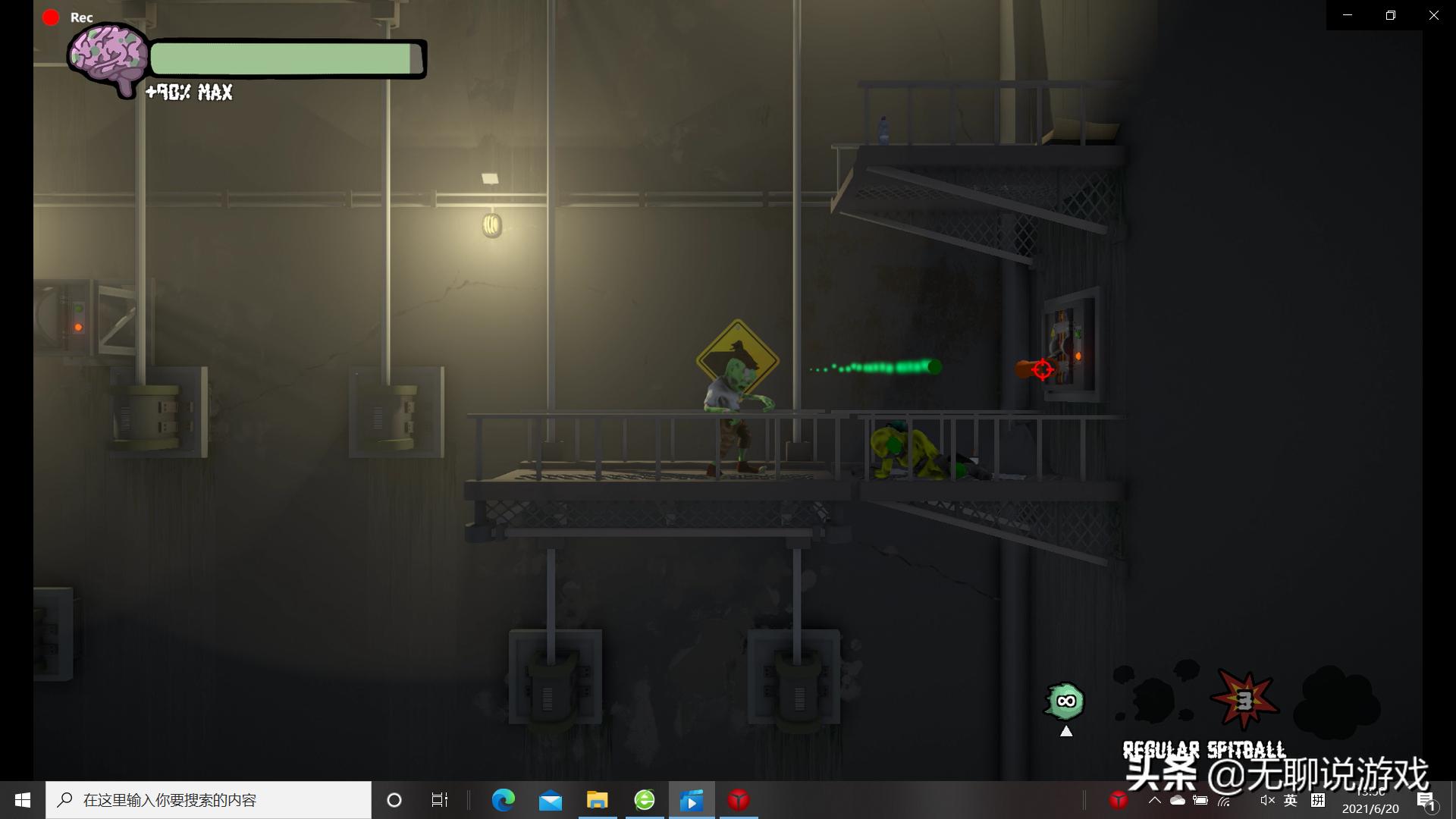
Task: Close the game window
Action: click(1433, 15)
